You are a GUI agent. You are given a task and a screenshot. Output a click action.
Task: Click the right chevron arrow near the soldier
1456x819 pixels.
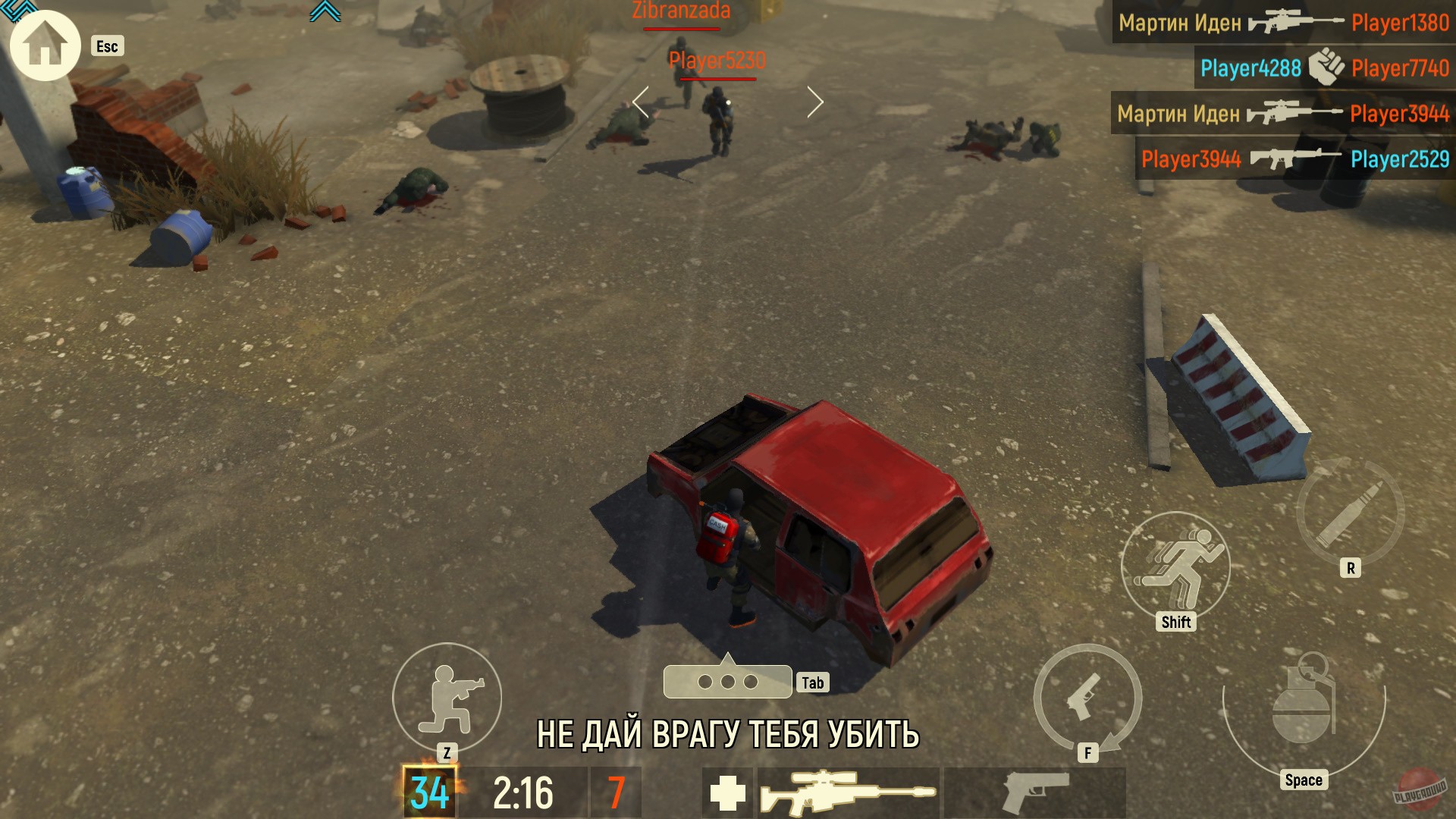click(x=816, y=101)
